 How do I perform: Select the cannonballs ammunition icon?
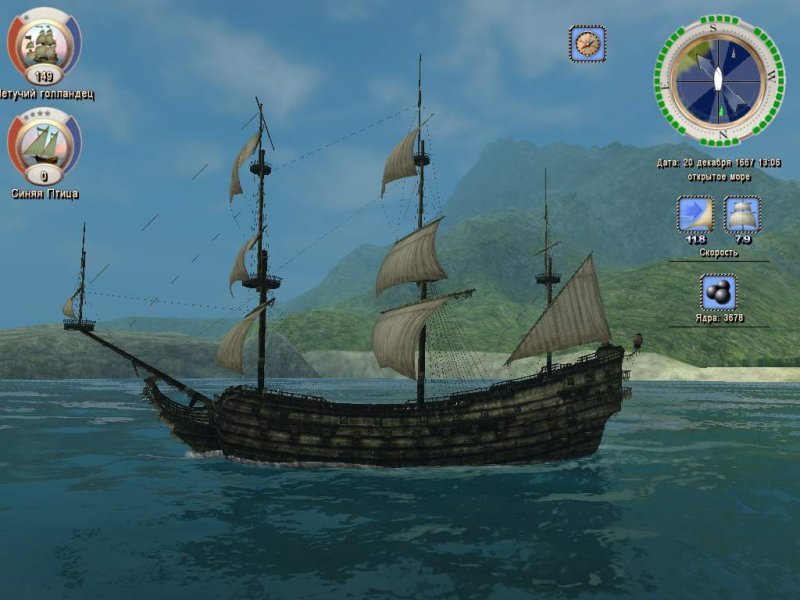point(718,293)
